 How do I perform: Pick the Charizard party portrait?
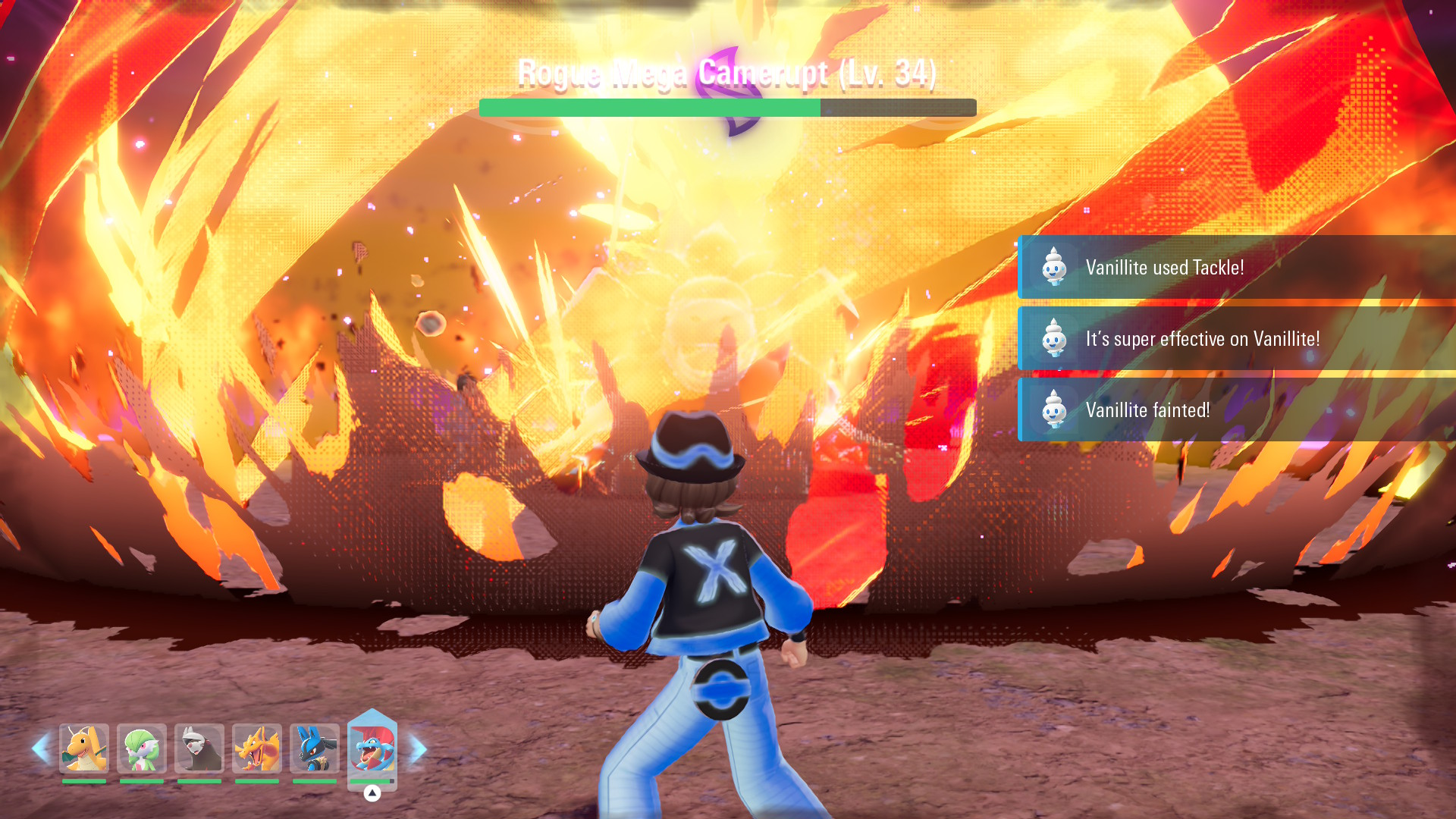pyautogui.click(x=257, y=748)
